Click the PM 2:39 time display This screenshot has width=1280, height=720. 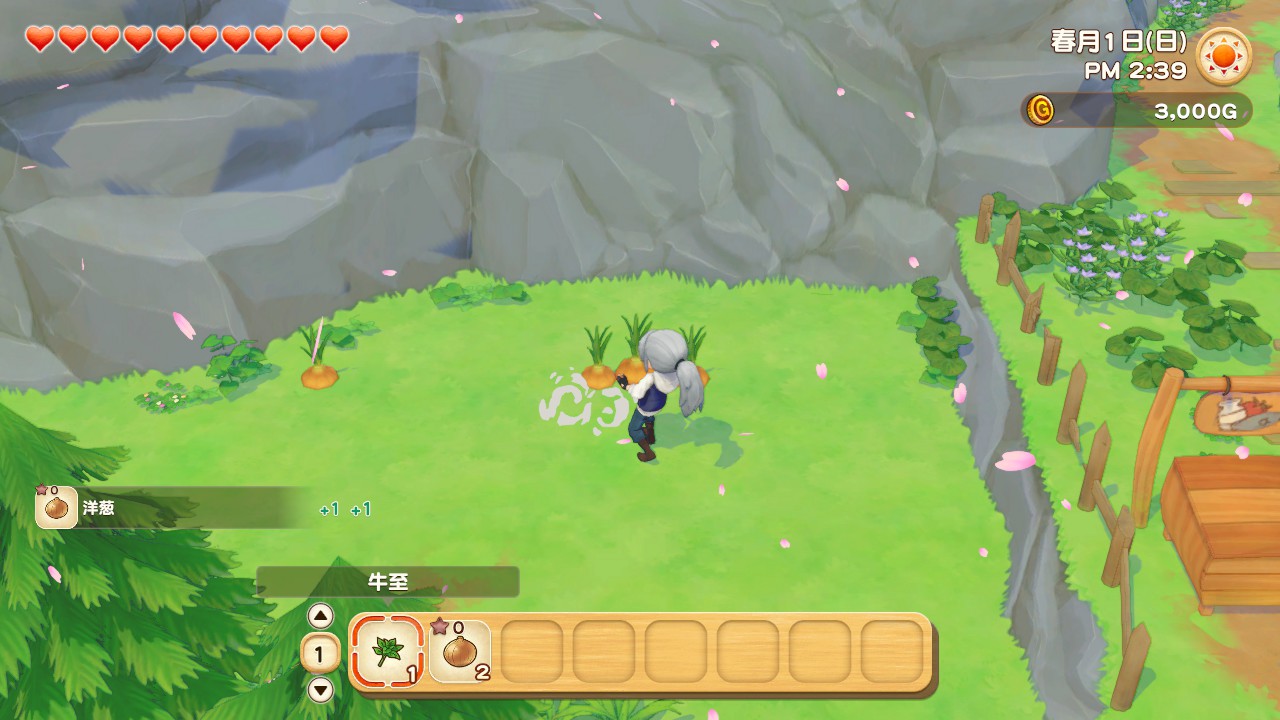click(x=1135, y=70)
